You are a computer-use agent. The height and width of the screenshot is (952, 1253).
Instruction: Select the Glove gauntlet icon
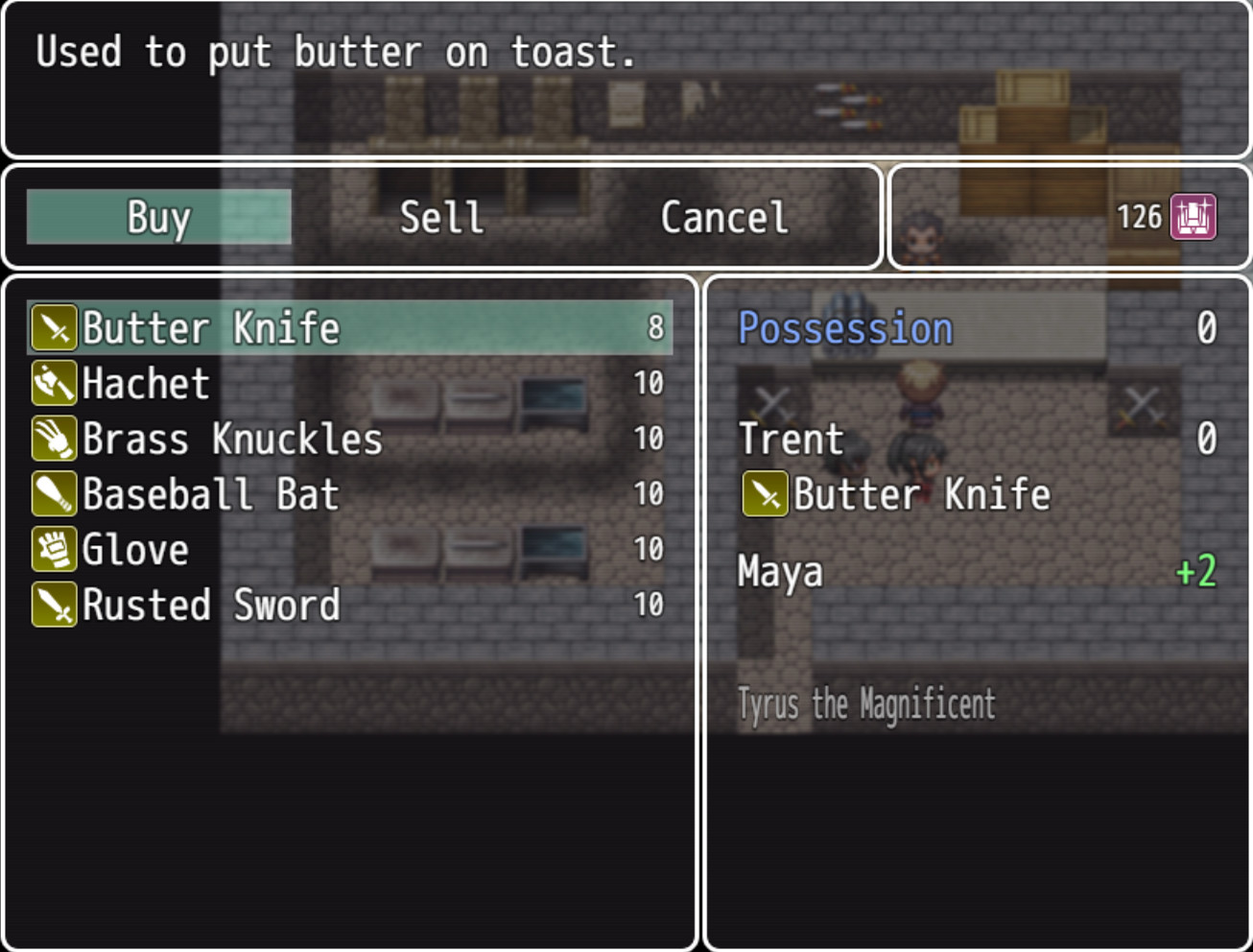[55, 550]
